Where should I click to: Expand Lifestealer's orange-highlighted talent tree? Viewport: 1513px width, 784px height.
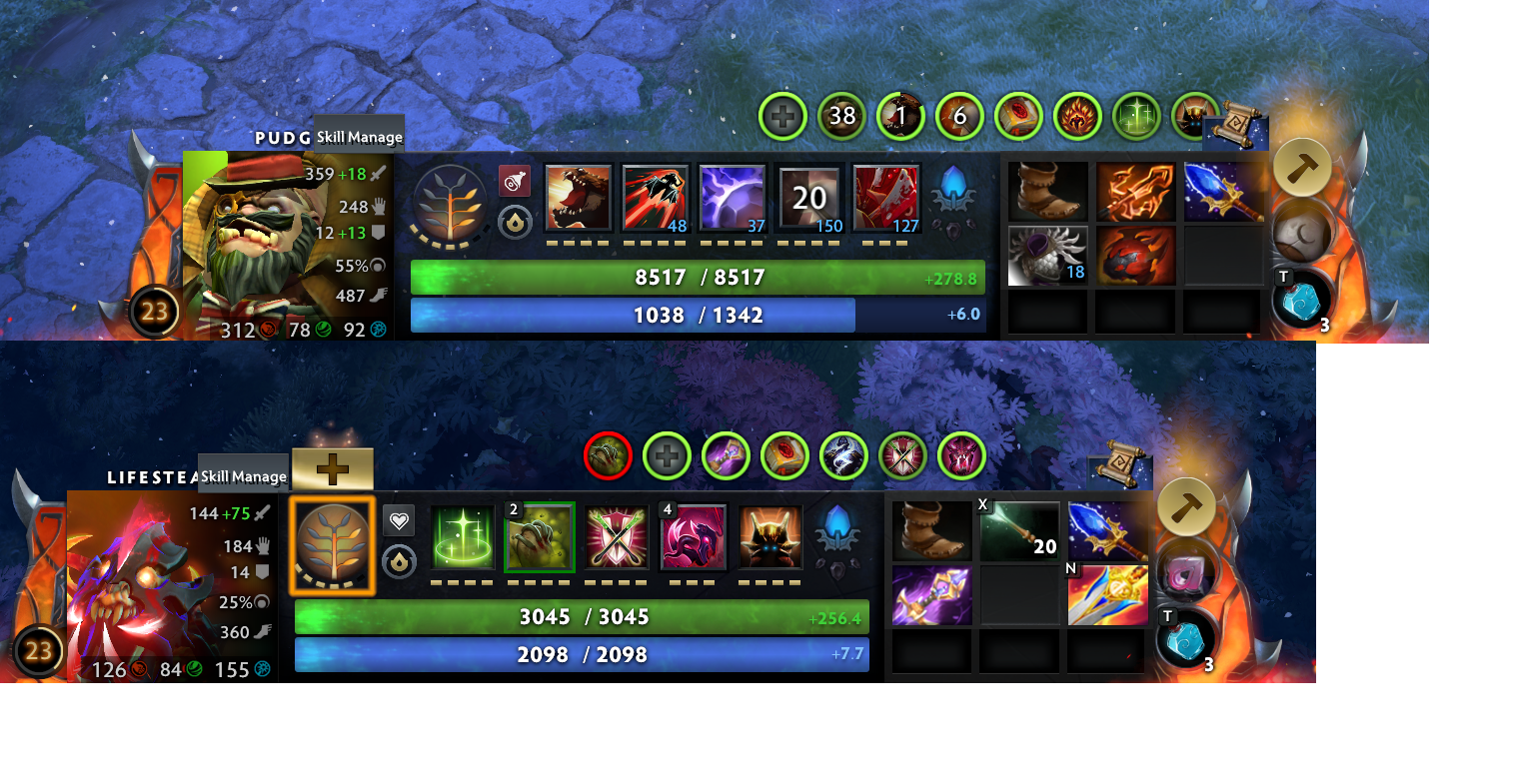(x=334, y=544)
